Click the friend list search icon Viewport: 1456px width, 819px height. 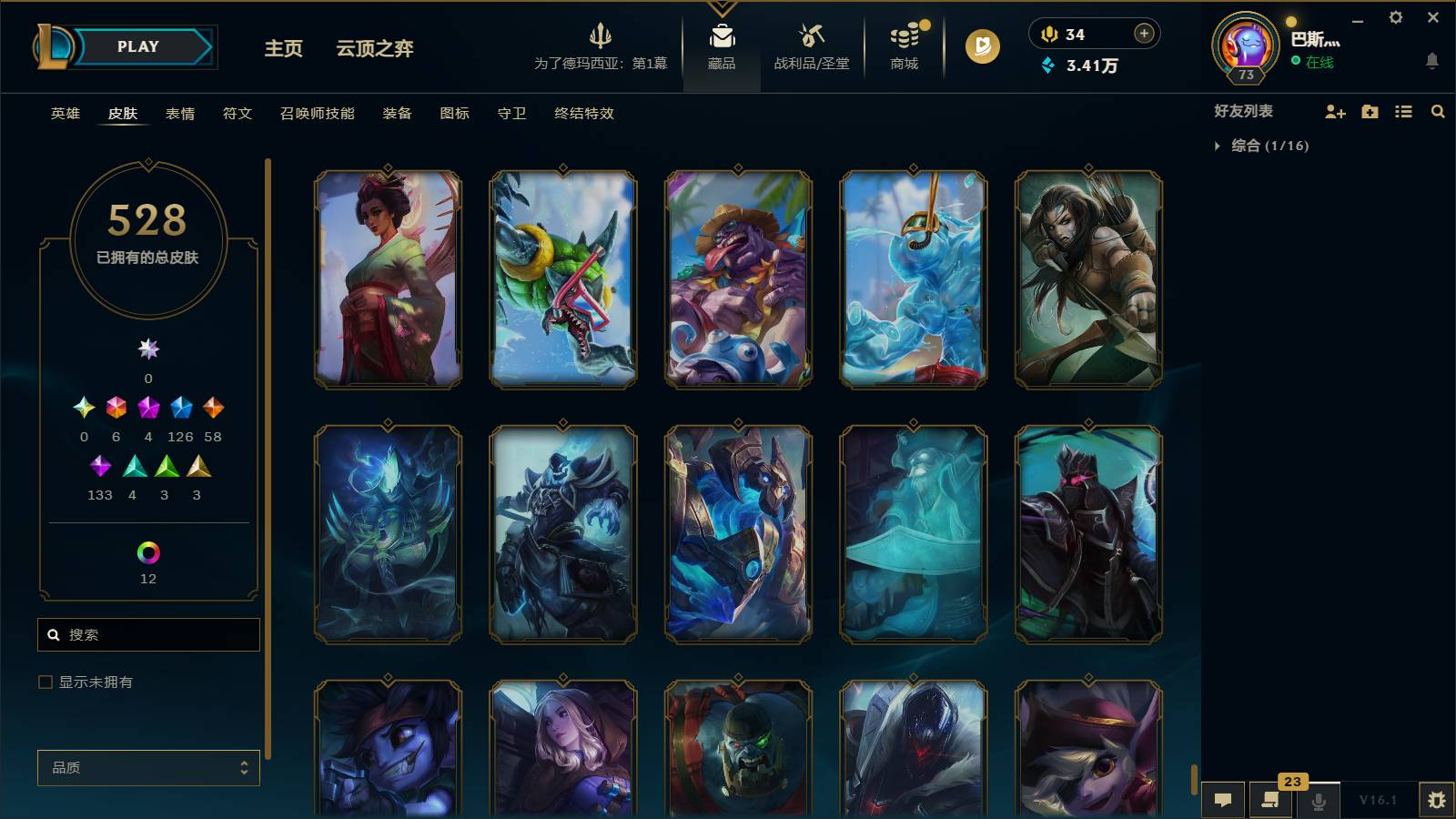[x=1438, y=112]
